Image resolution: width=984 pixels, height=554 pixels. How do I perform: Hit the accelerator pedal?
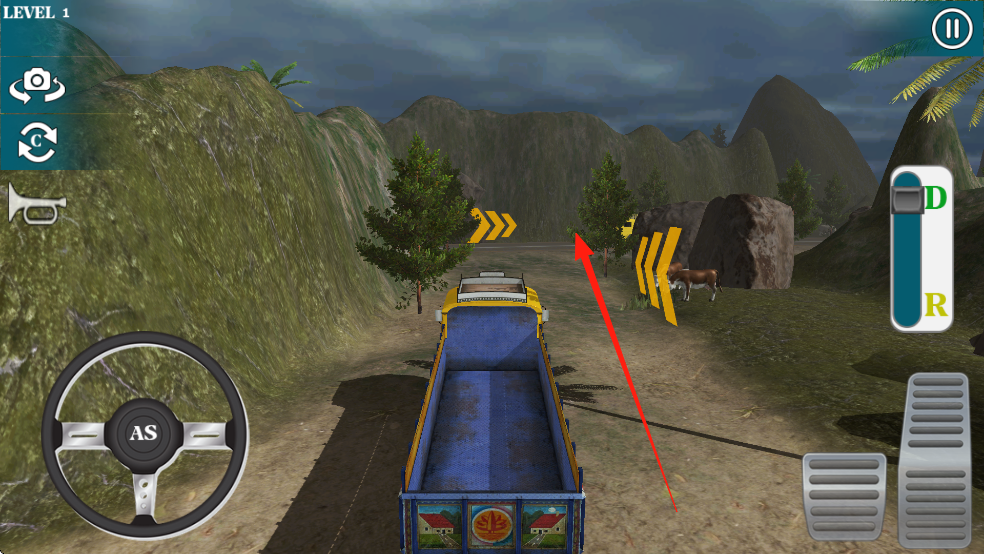pos(935,459)
